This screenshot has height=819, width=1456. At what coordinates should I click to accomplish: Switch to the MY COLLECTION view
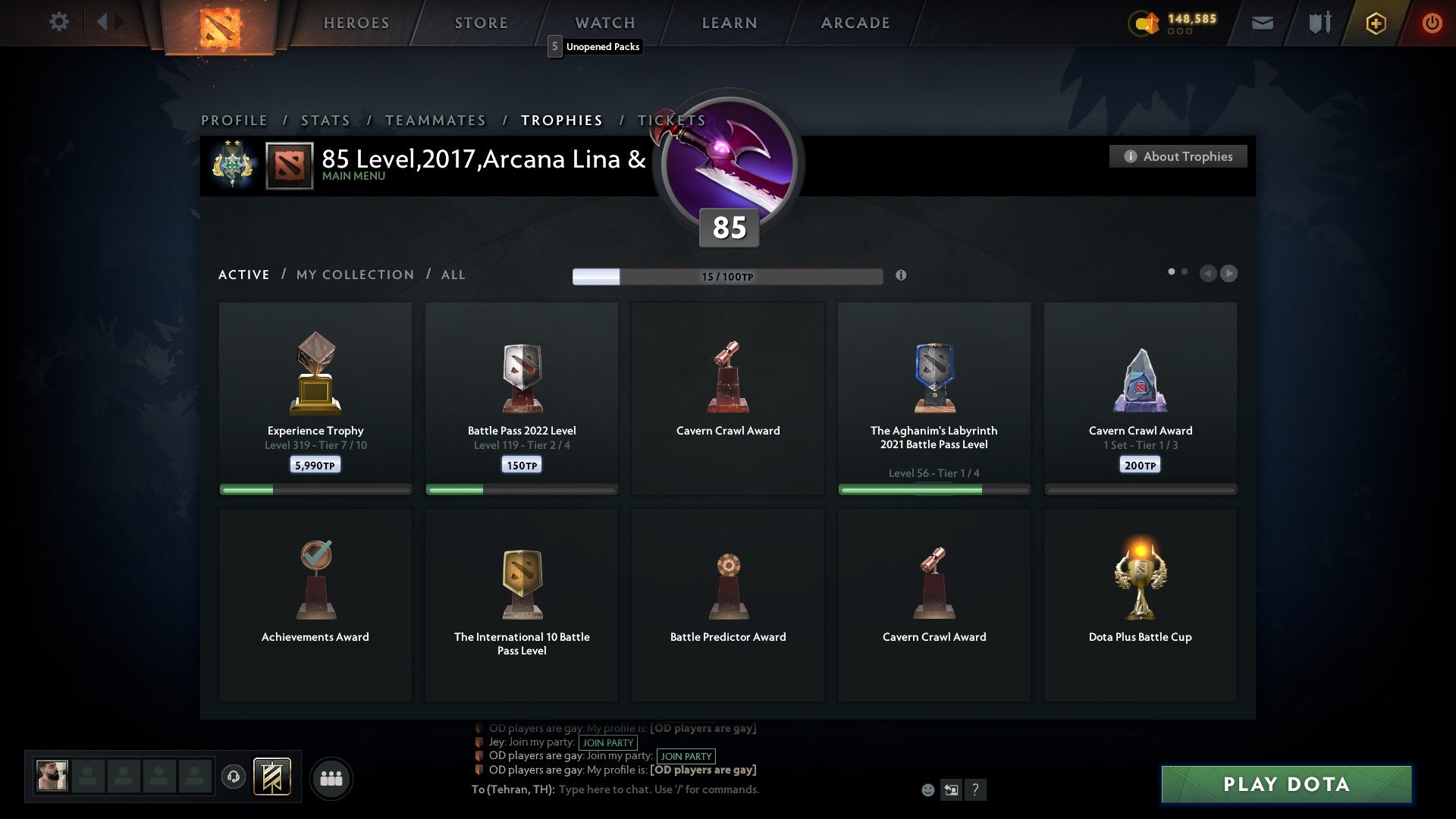[354, 275]
